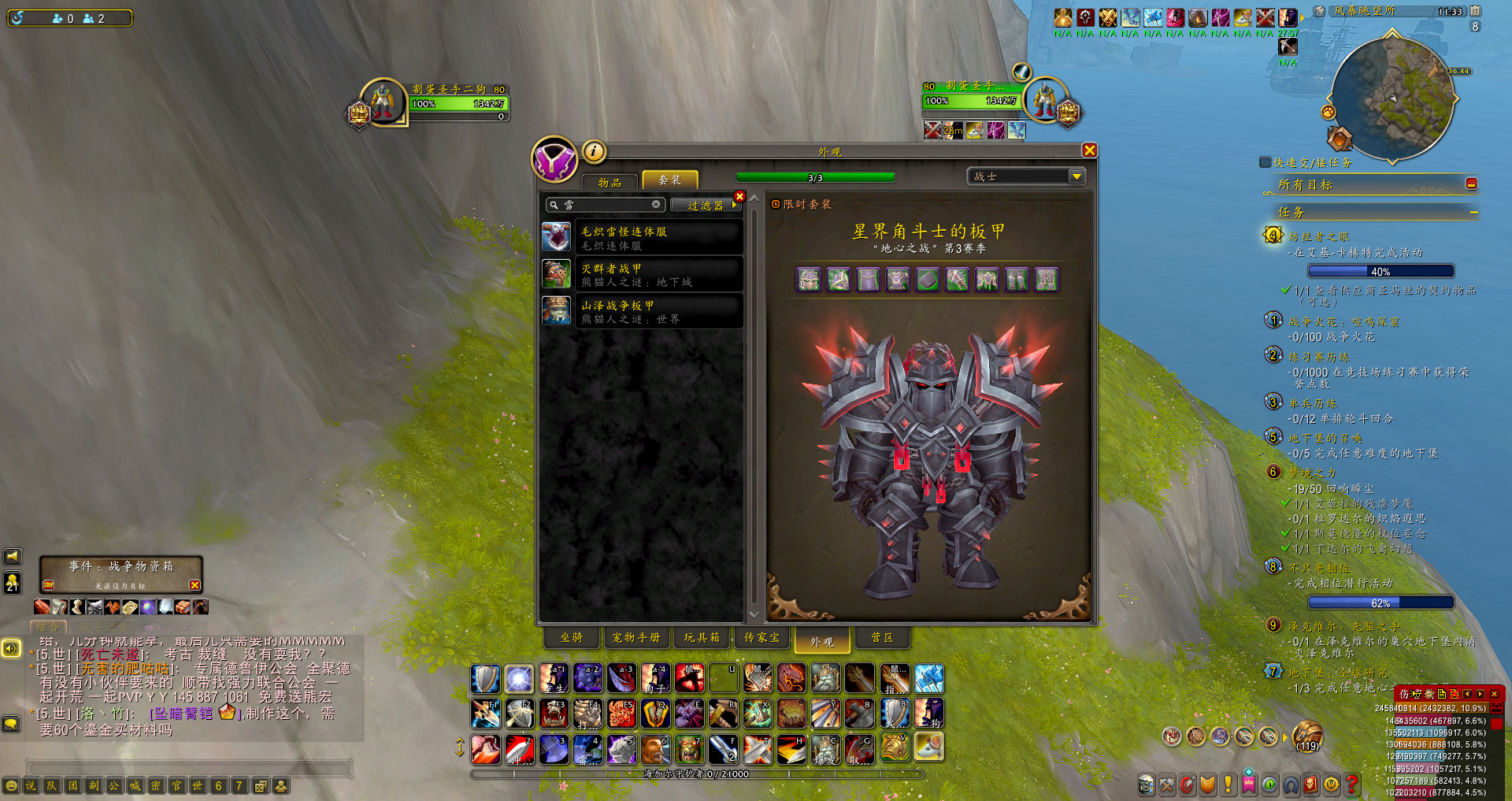Open the 营区 tab
Screen dimensions: 1512x801
pos(882,638)
